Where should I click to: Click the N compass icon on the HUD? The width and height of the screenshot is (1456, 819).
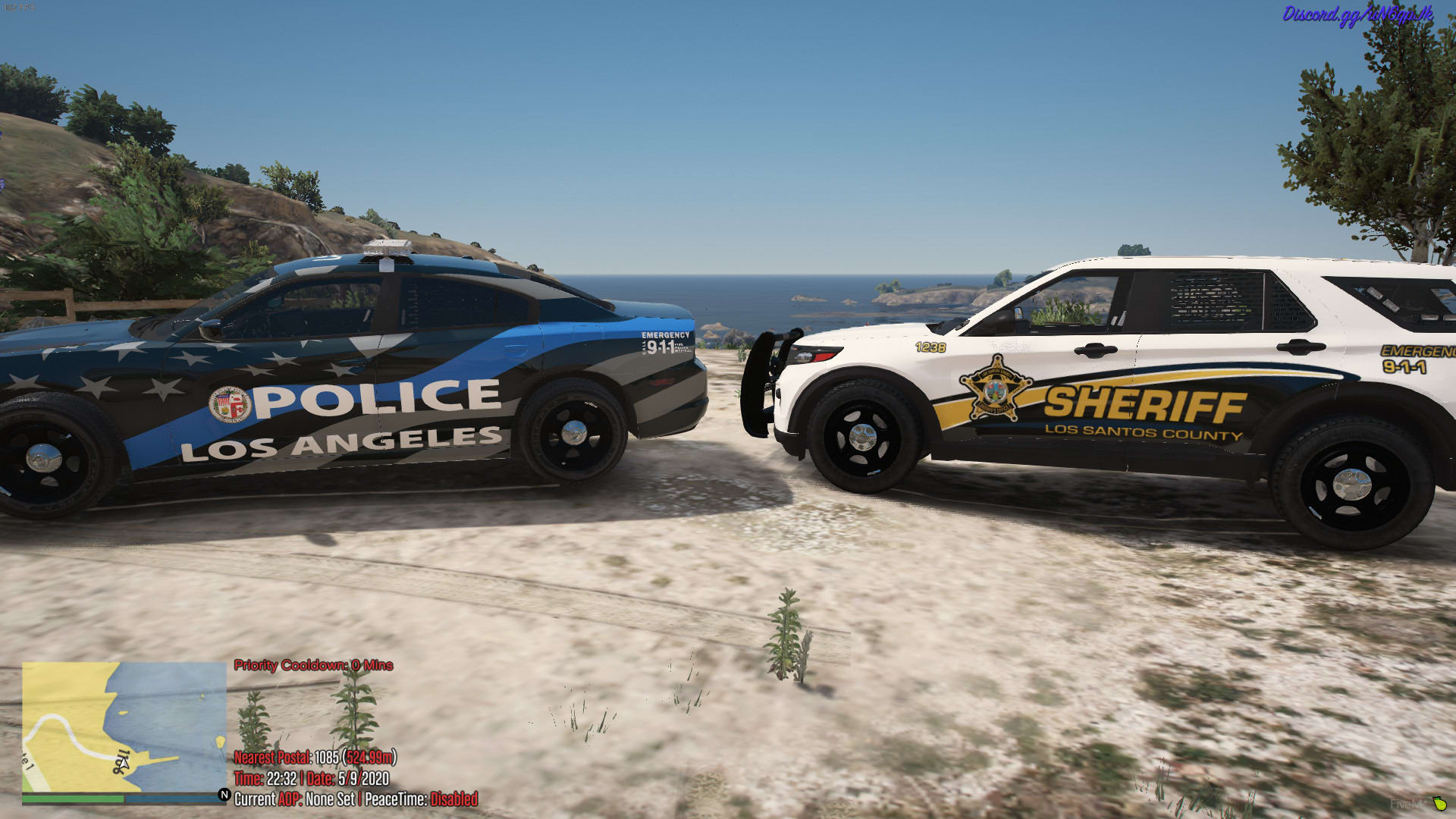pyautogui.click(x=224, y=797)
